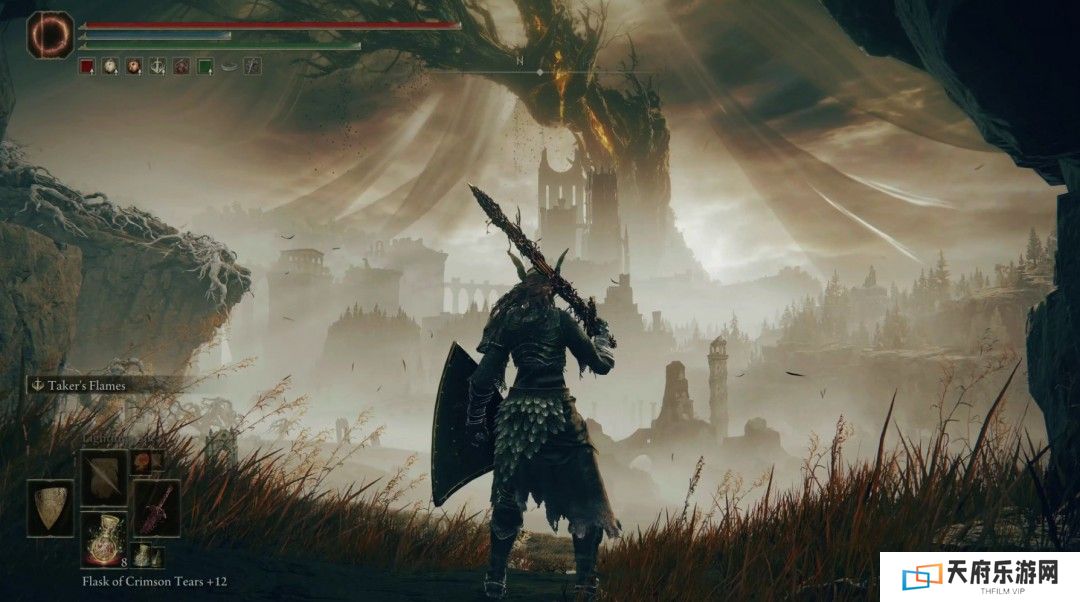Select the Flask of Crimson Tears slot
The image size is (1080, 602).
click(x=103, y=539)
